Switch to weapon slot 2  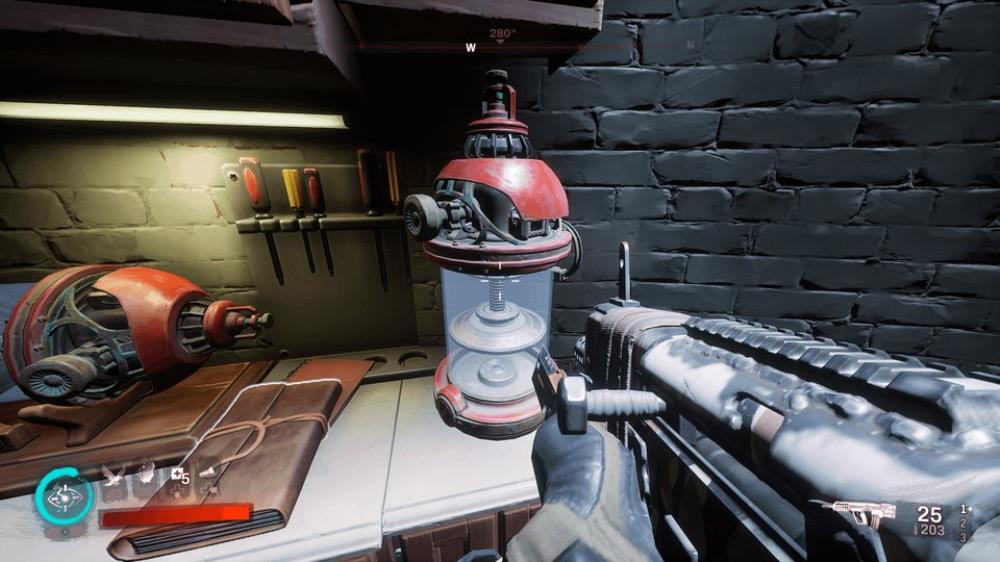coord(964,523)
